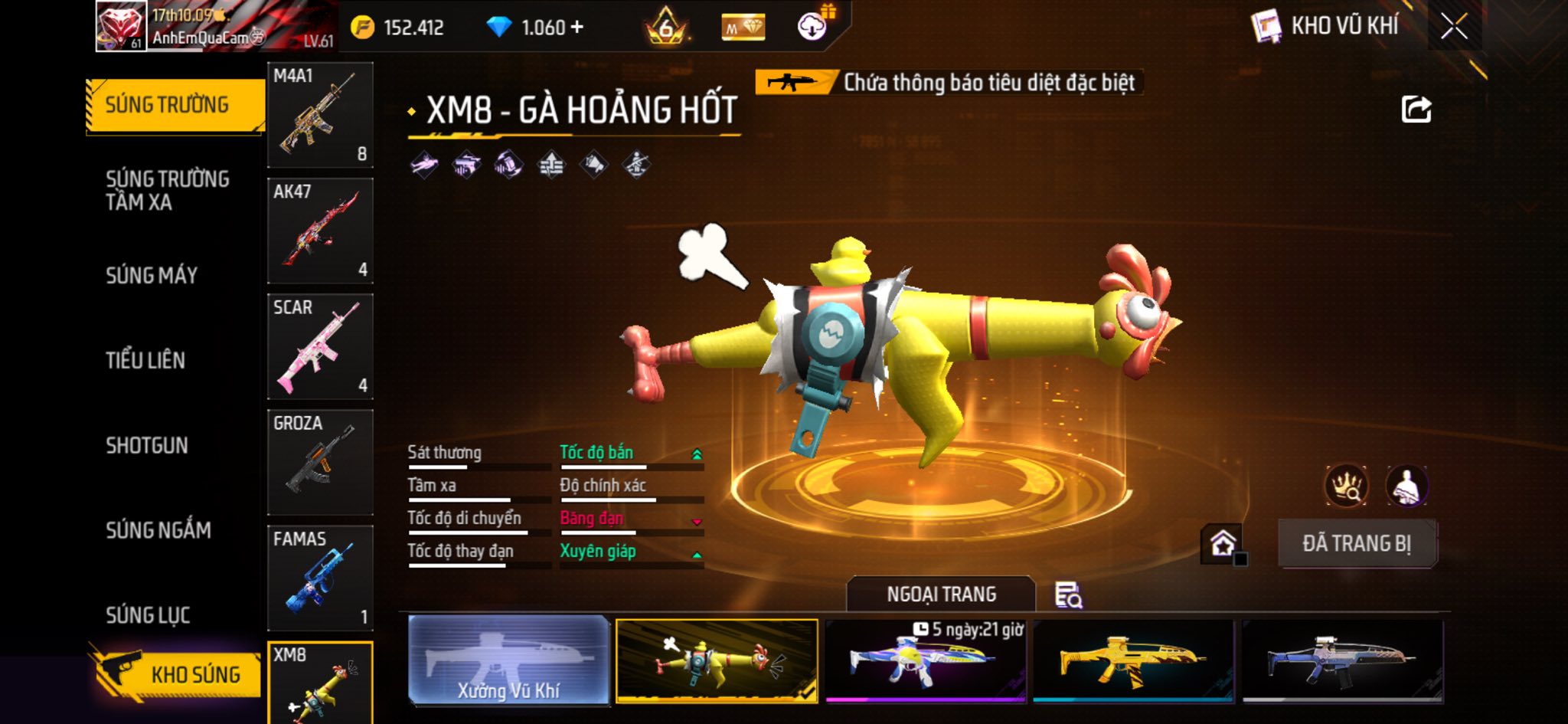Open the SÚNG MÁY weapon category

click(152, 276)
